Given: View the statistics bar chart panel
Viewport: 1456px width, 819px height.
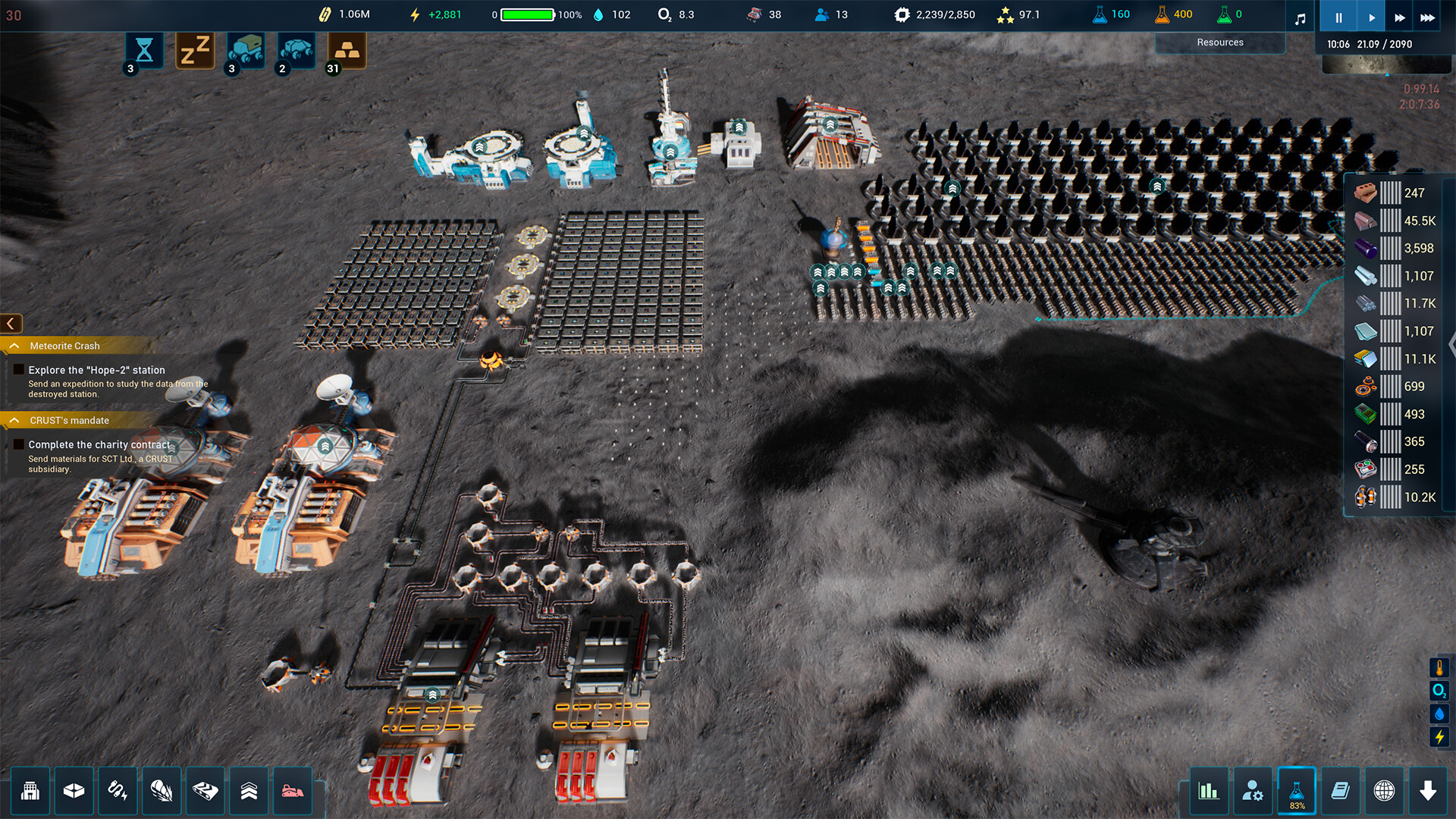Looking at the screenshot, I should pos(1210,792).
